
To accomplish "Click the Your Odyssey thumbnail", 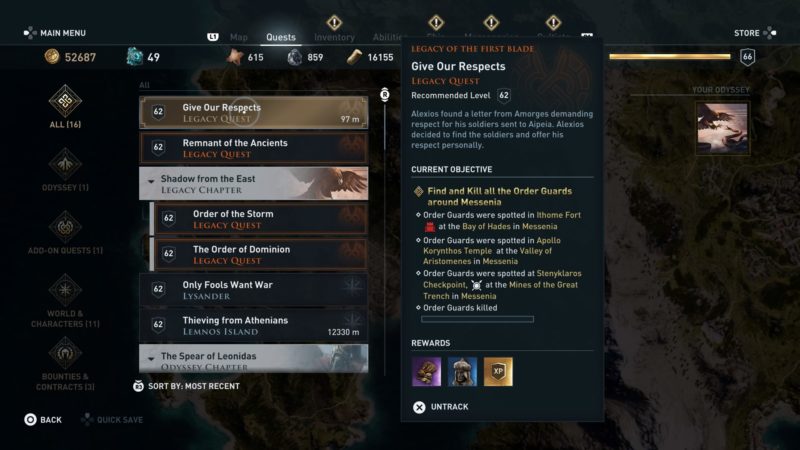I will point(721,128).
